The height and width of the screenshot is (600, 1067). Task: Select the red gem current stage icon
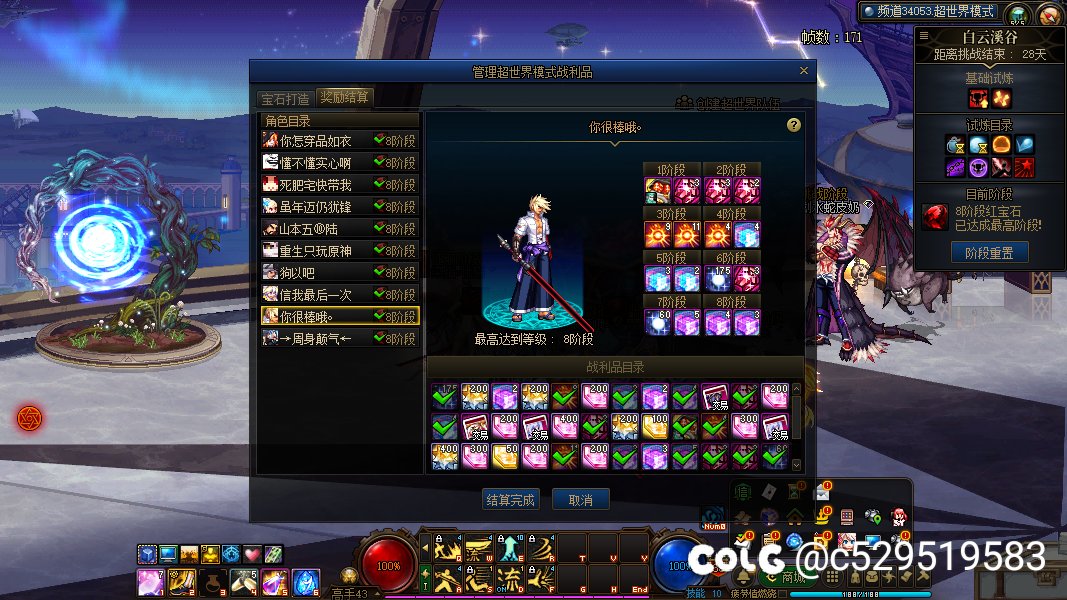pos(935,217)
